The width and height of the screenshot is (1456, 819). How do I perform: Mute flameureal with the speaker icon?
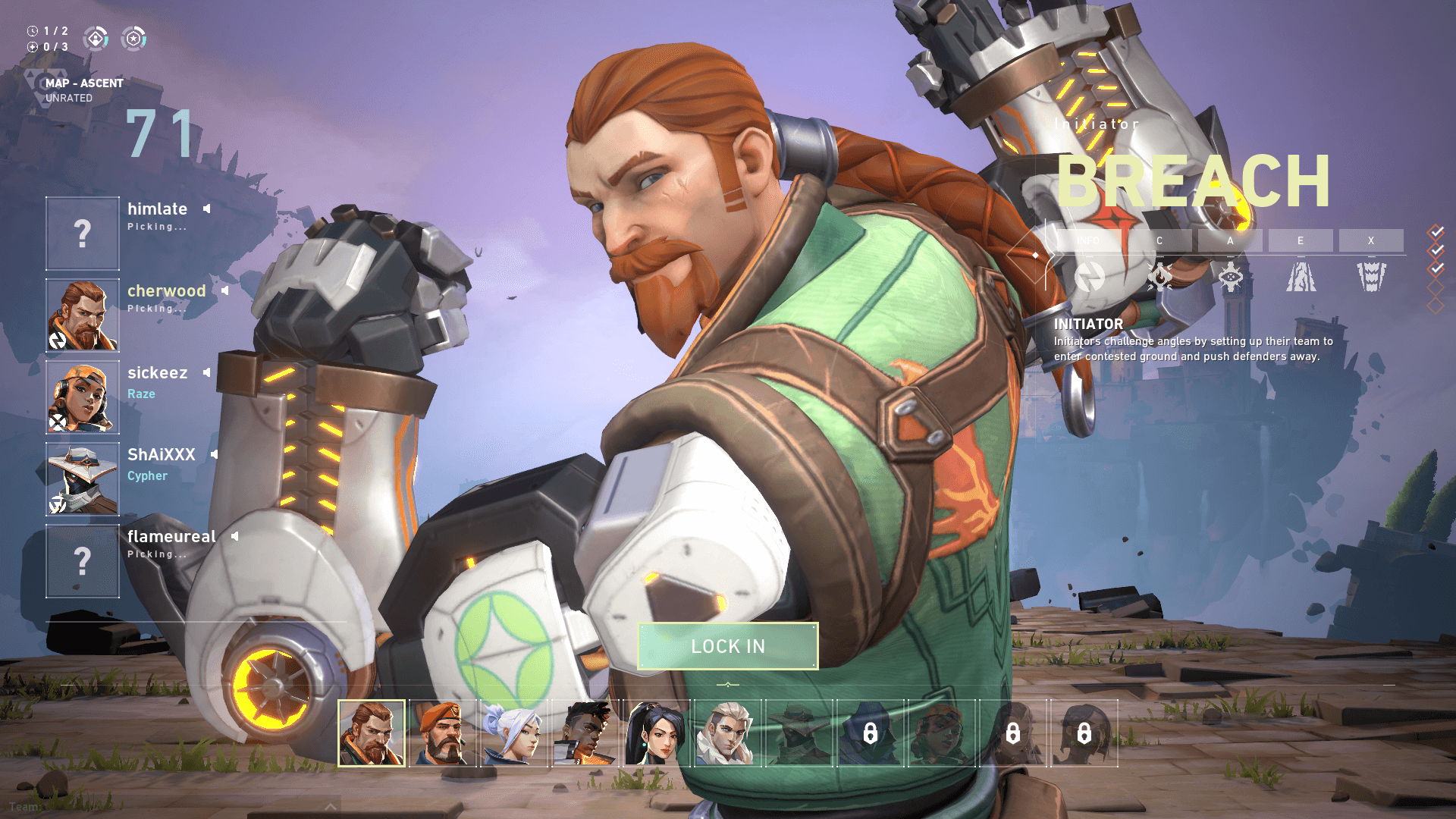(x=235, y=536)
